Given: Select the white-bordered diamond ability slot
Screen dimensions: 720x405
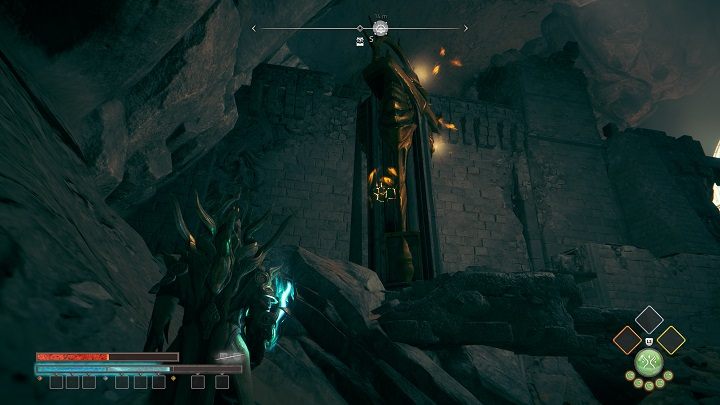Looking at the screenshot, I should [649, 319].
